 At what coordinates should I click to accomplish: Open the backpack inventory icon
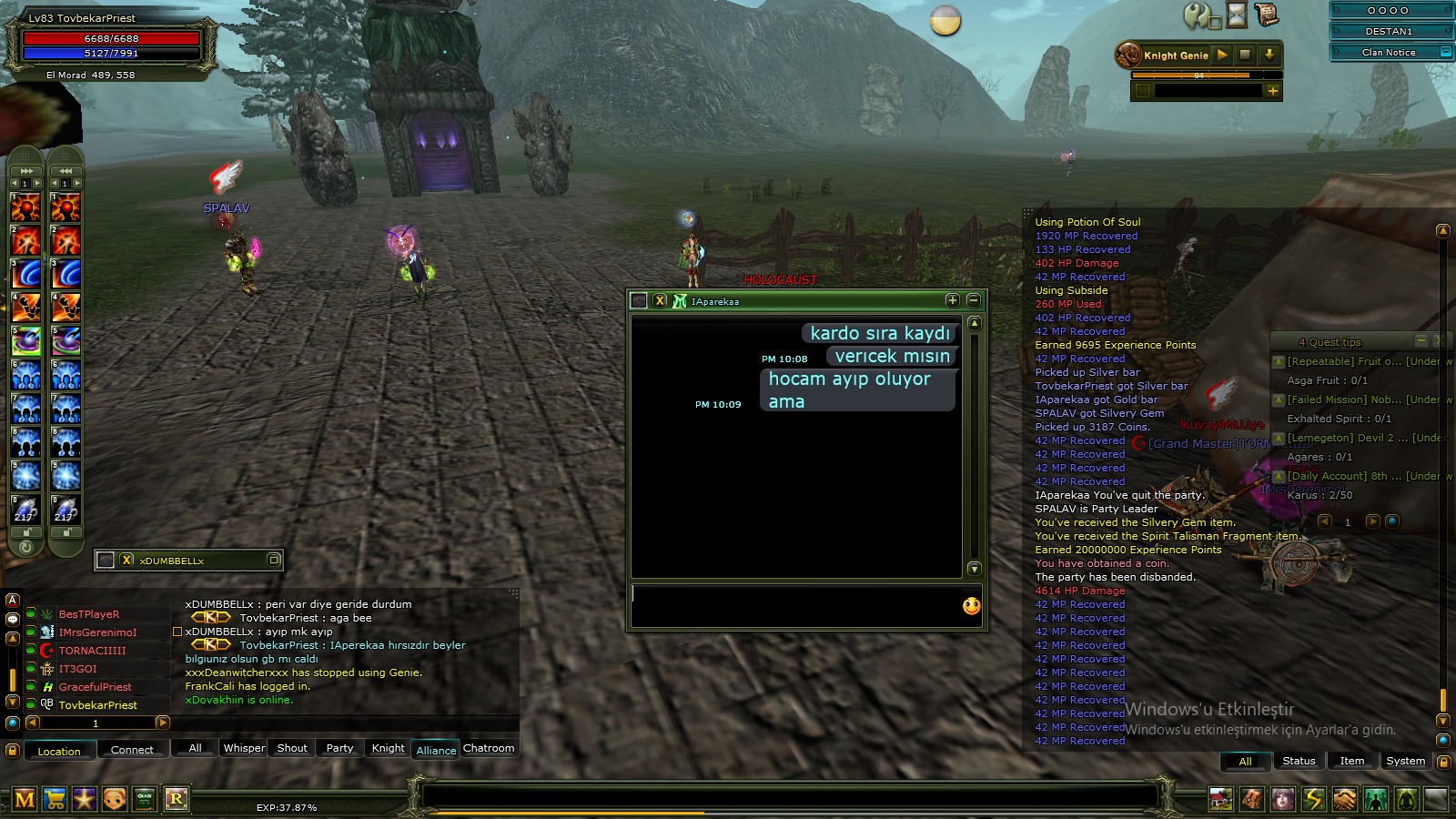pyautogui.click(x=1252, y=799)
